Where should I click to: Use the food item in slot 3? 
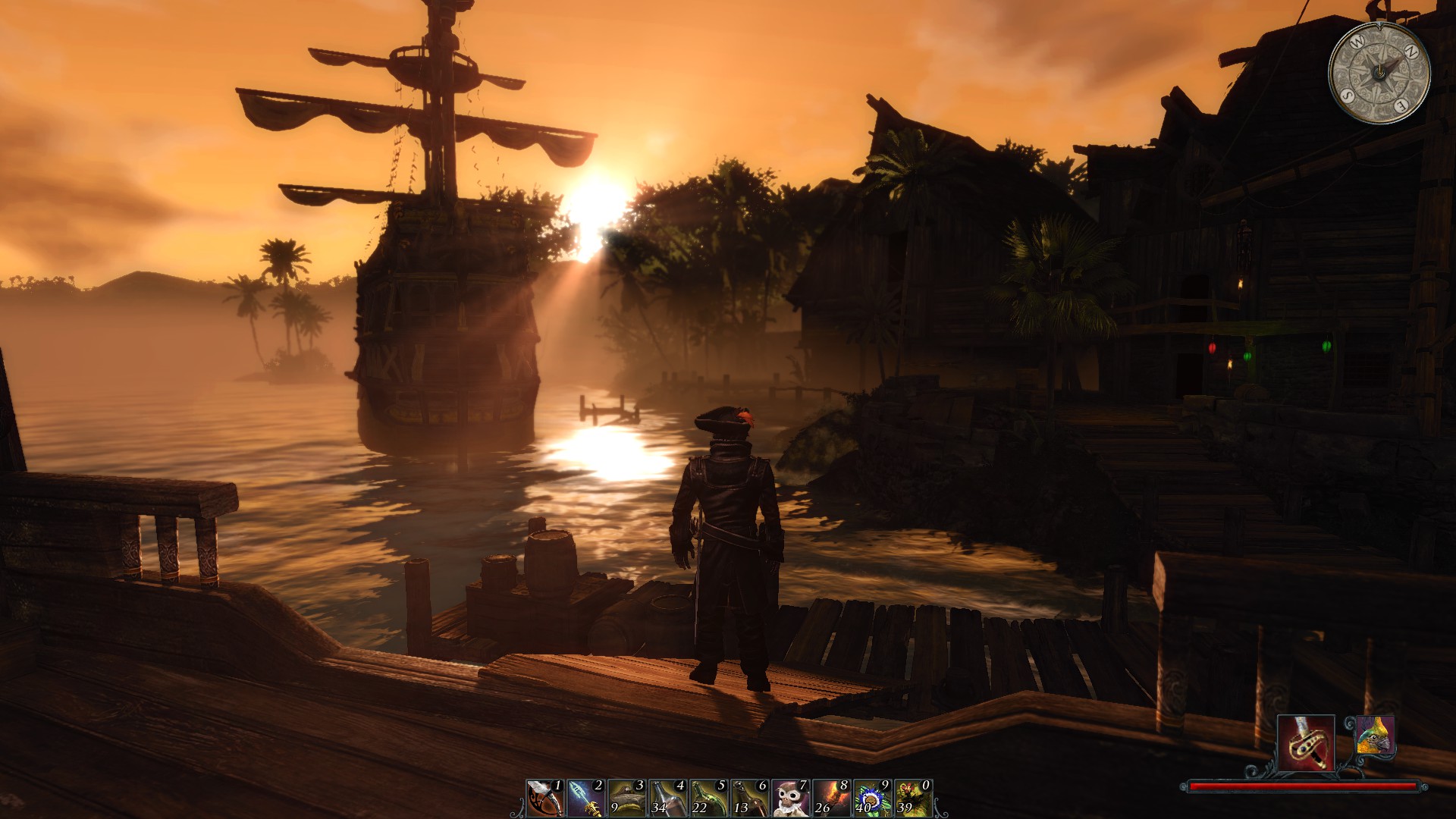point(627,798)
